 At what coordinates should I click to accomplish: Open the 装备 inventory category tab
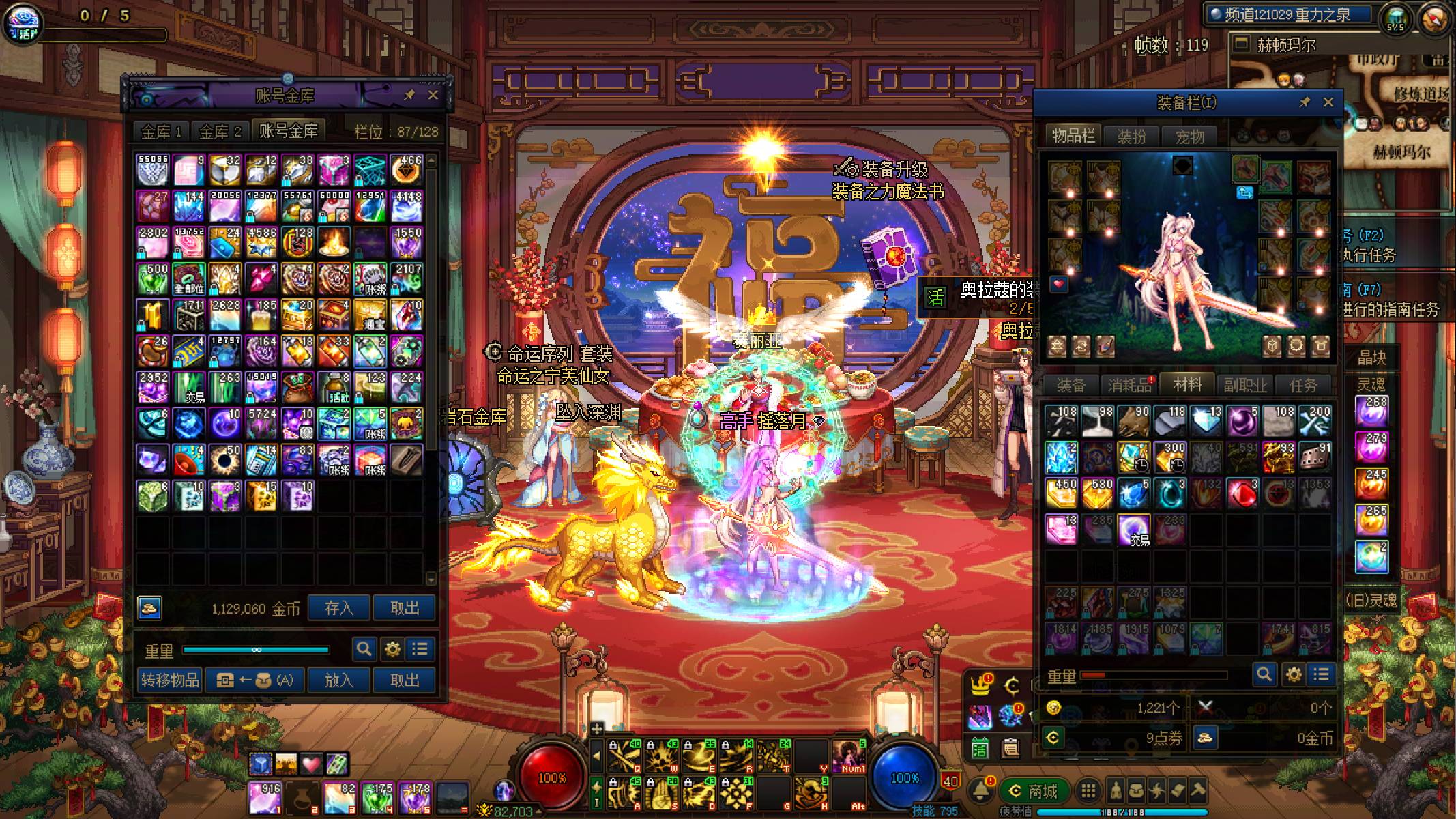[x=1071, y=385]
